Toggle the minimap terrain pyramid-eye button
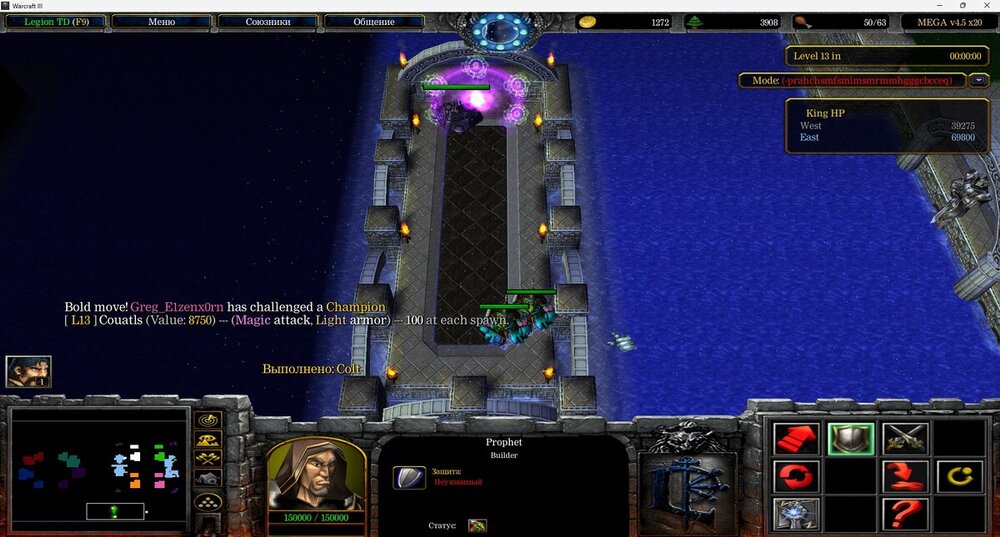 tap(209, 440)
